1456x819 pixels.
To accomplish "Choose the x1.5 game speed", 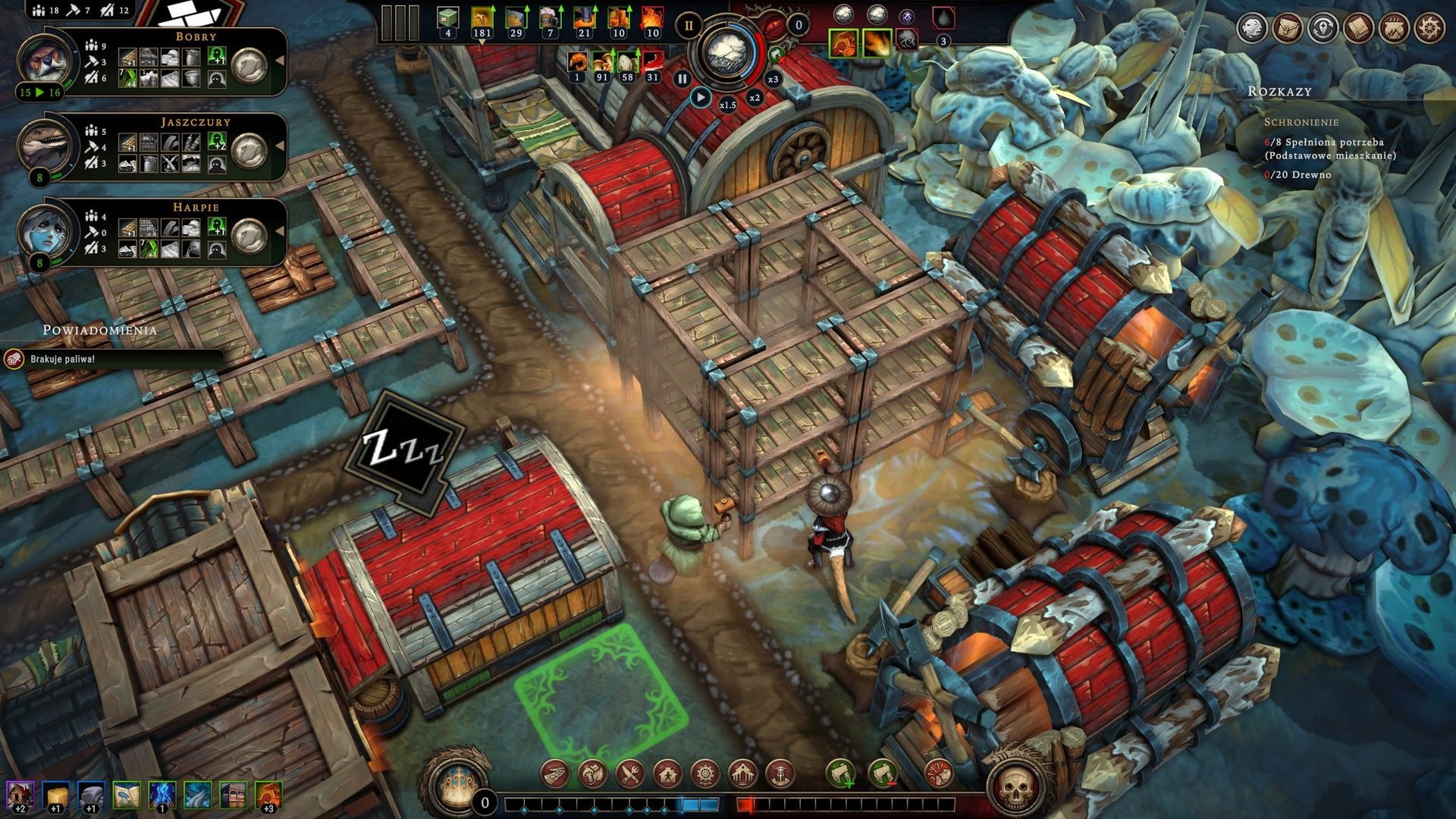I will tap(728, 105).
